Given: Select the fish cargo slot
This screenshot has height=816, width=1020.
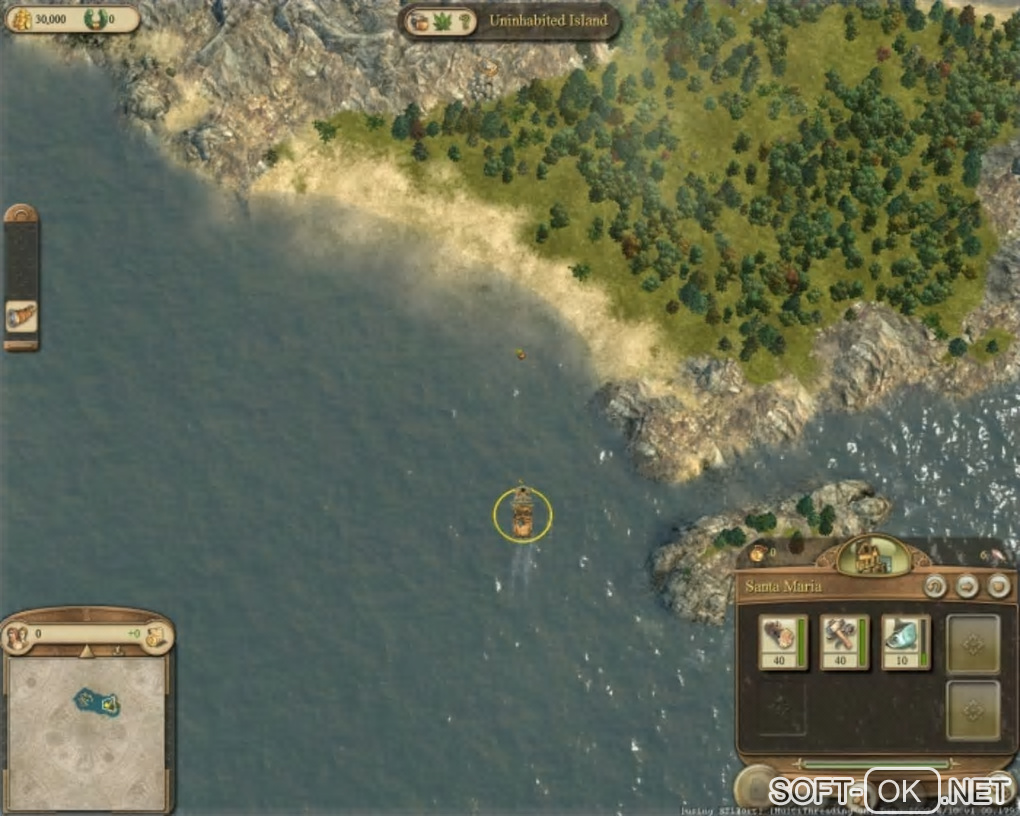Looking at the screenshot, I should (905, 642).
